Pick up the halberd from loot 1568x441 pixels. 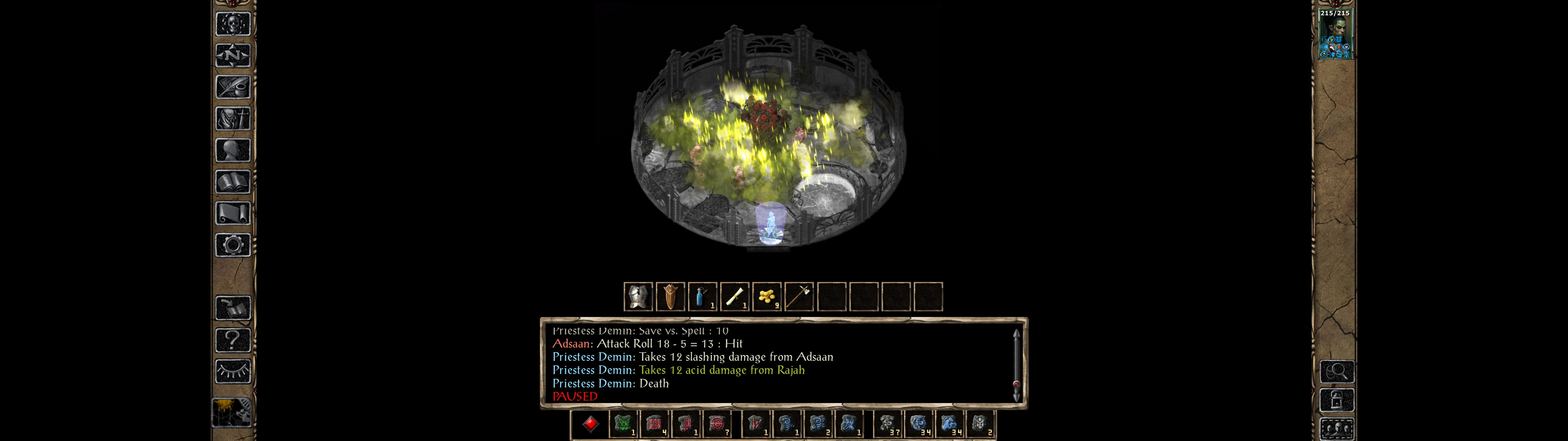point(799,297)
